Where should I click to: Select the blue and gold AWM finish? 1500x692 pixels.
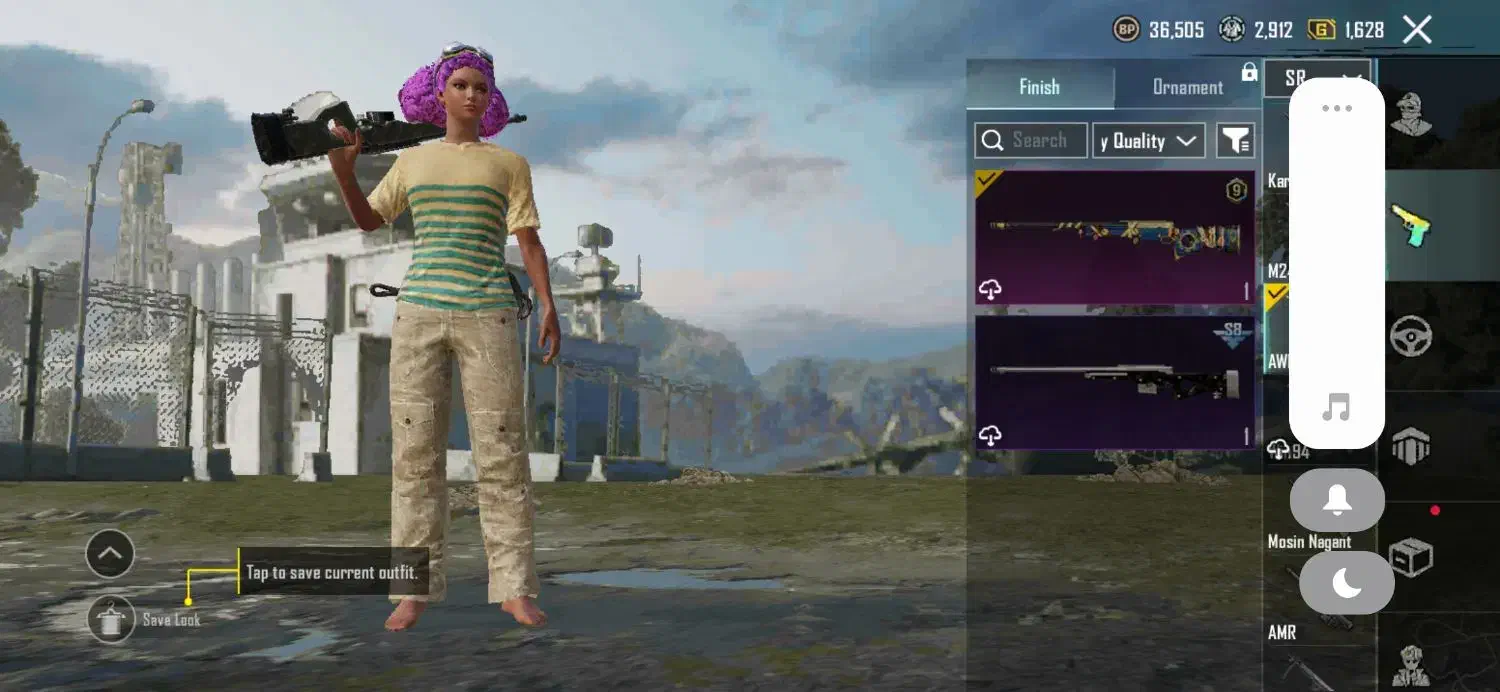pos(1115,237)
